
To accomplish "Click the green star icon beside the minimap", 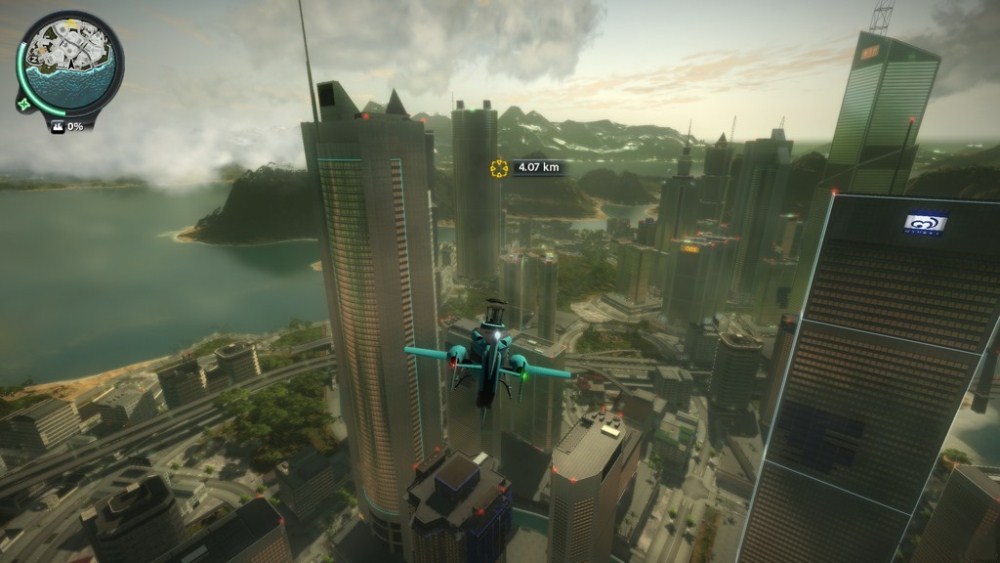I will pos(23,102).
